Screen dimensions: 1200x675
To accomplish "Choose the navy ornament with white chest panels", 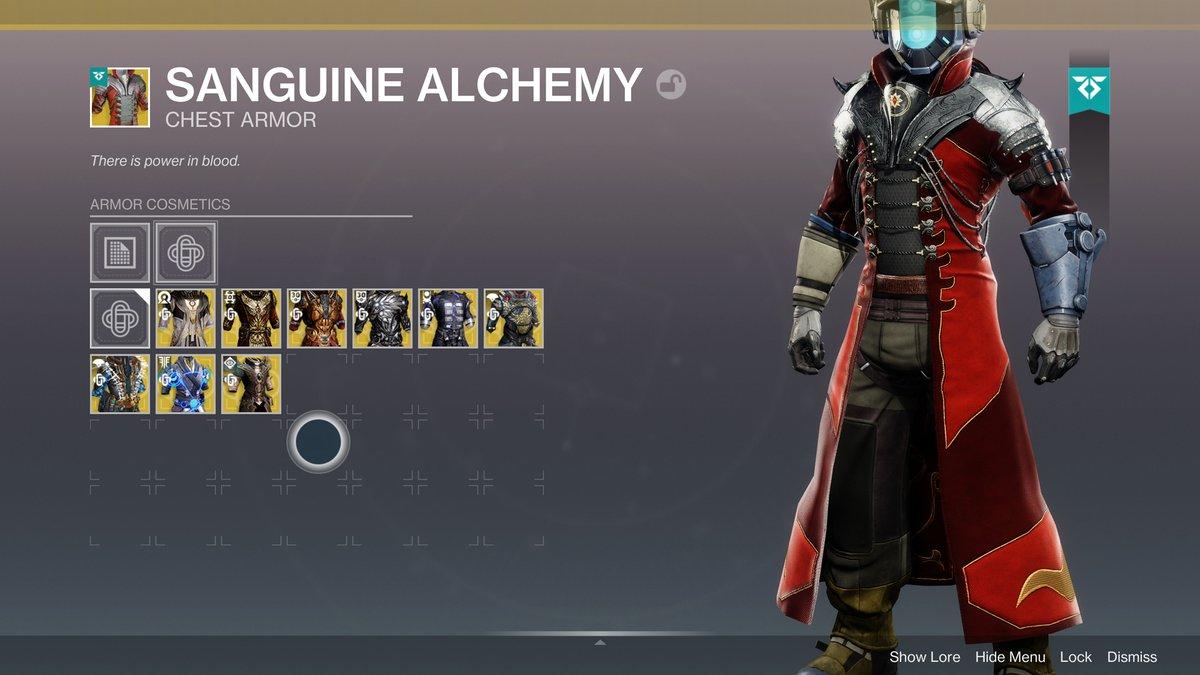I will [448, 318].
